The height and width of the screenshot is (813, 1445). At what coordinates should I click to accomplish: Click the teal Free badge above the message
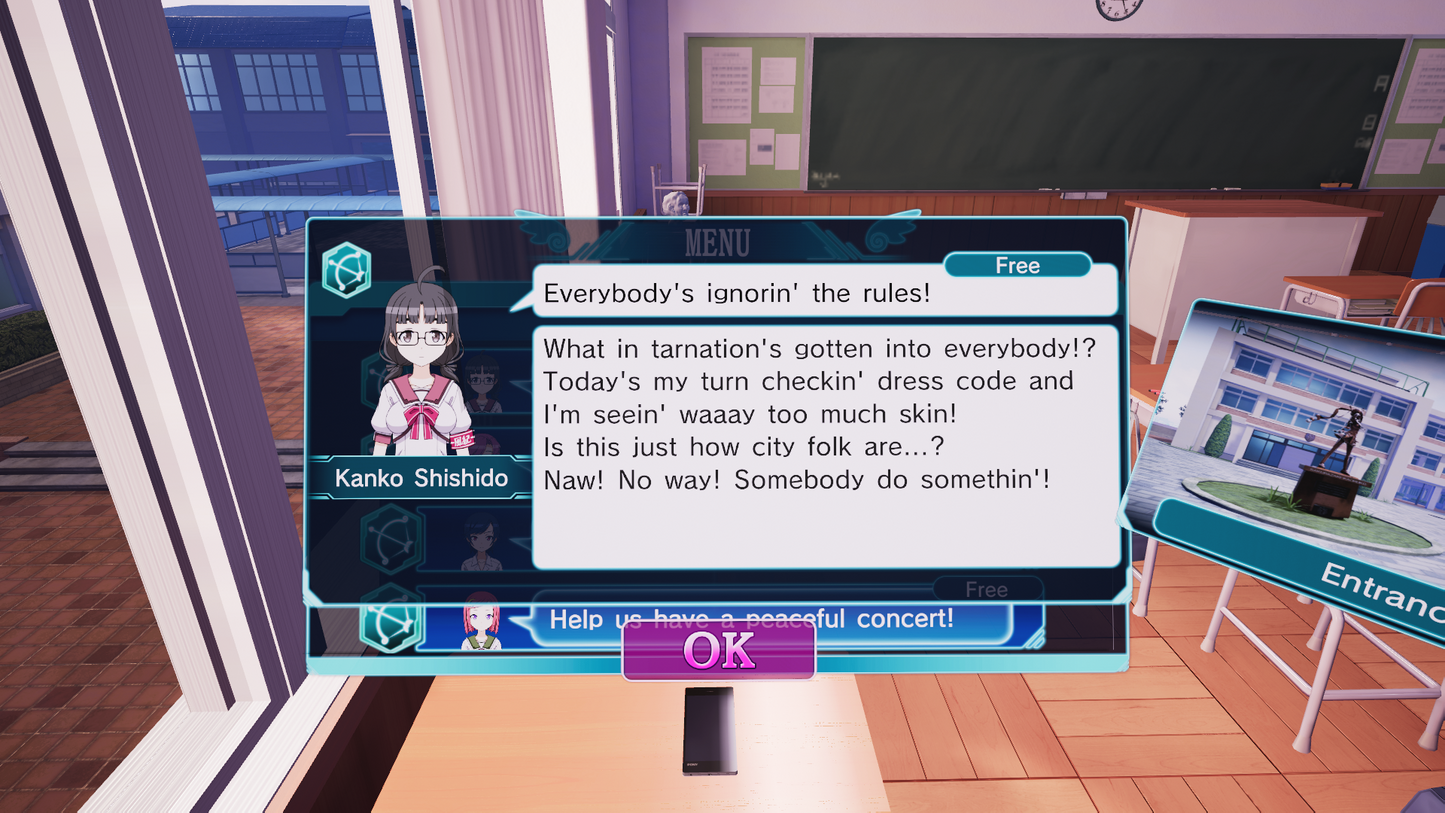(1017, 265)
